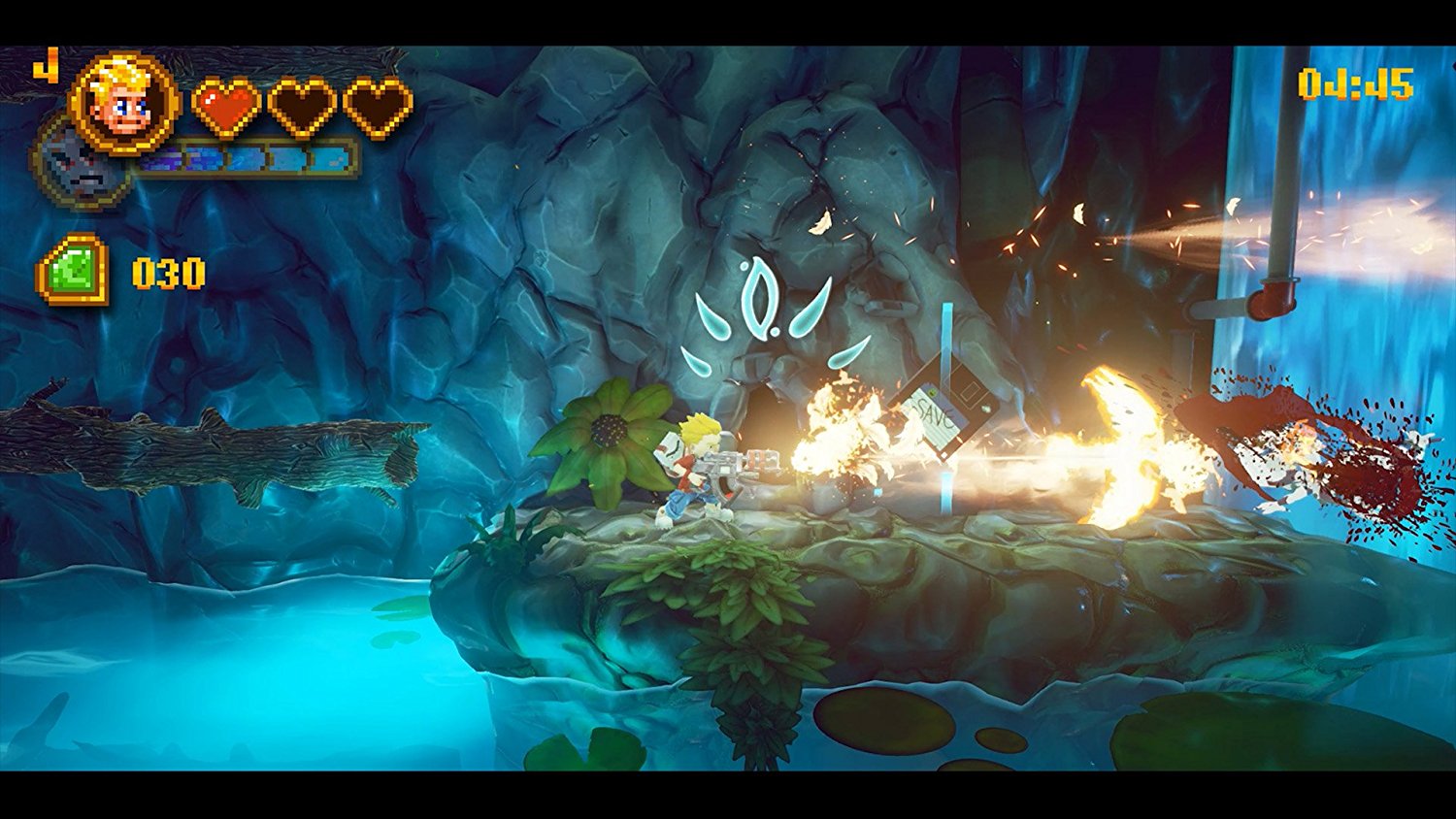Click the rightmost empty heart icon
This screenshot has width=1456, height=819.
(376, 108)
